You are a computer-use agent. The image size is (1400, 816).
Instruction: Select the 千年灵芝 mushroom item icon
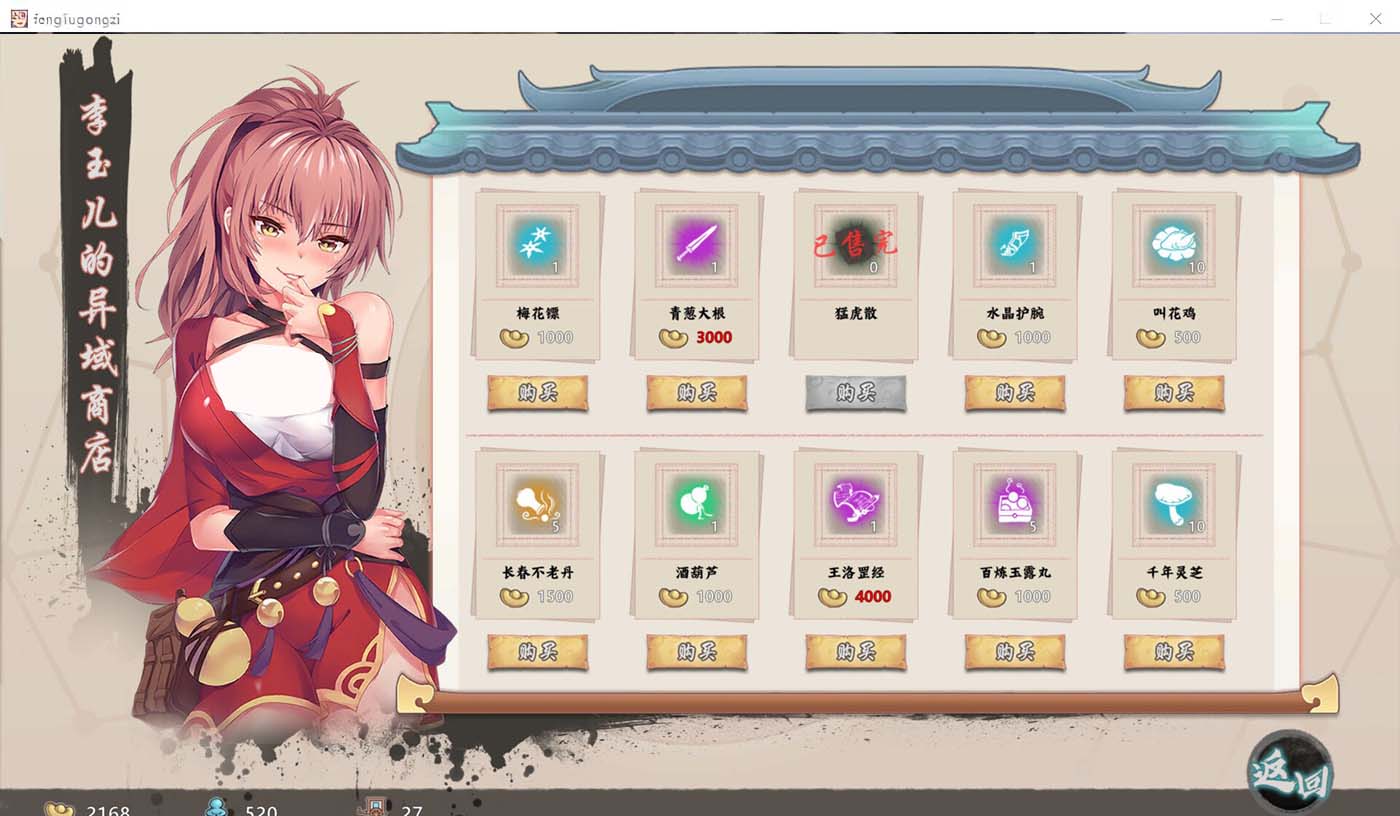point(1173,508)
